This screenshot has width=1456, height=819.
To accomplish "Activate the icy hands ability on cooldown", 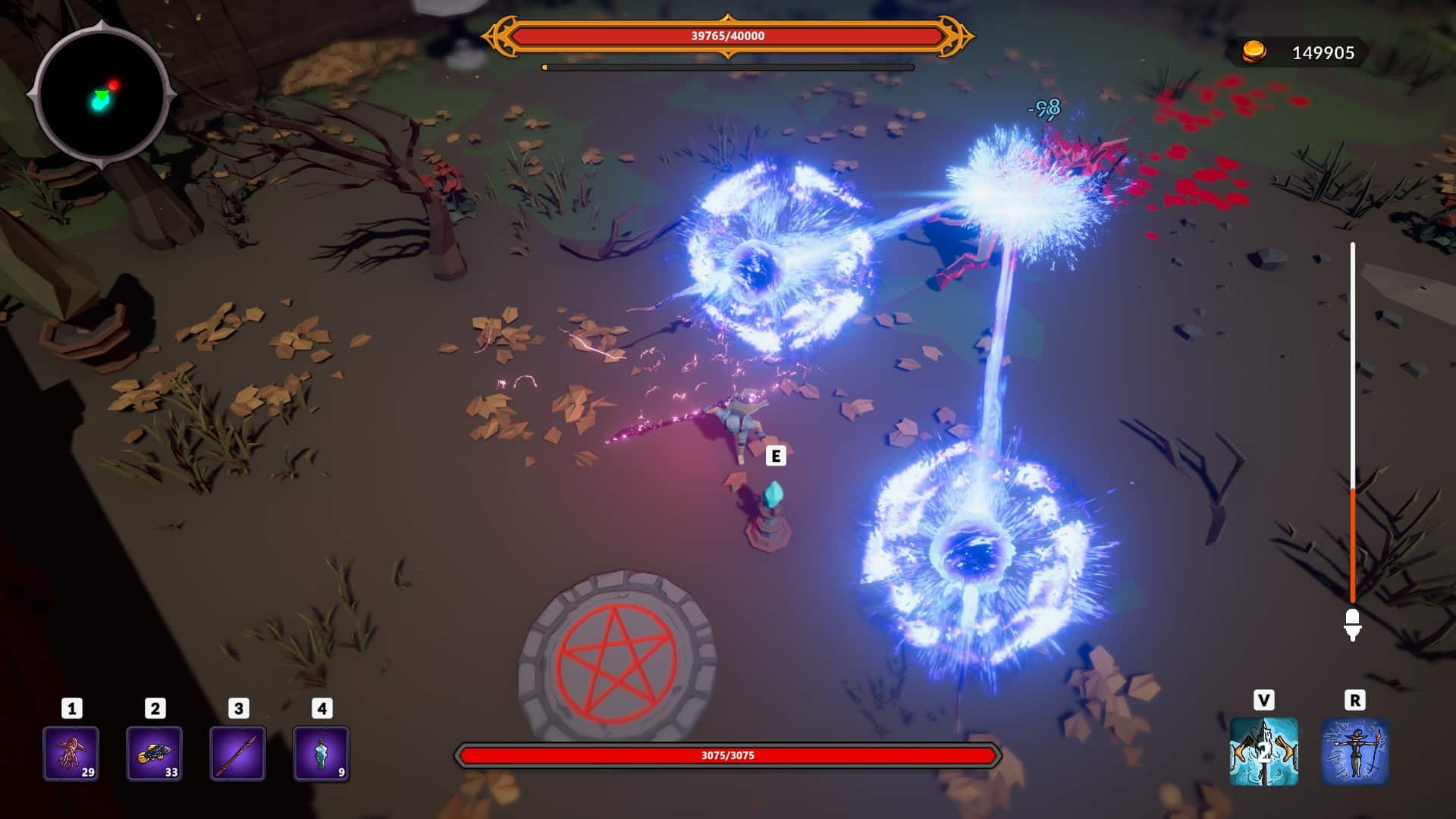I will point(1263,752).
